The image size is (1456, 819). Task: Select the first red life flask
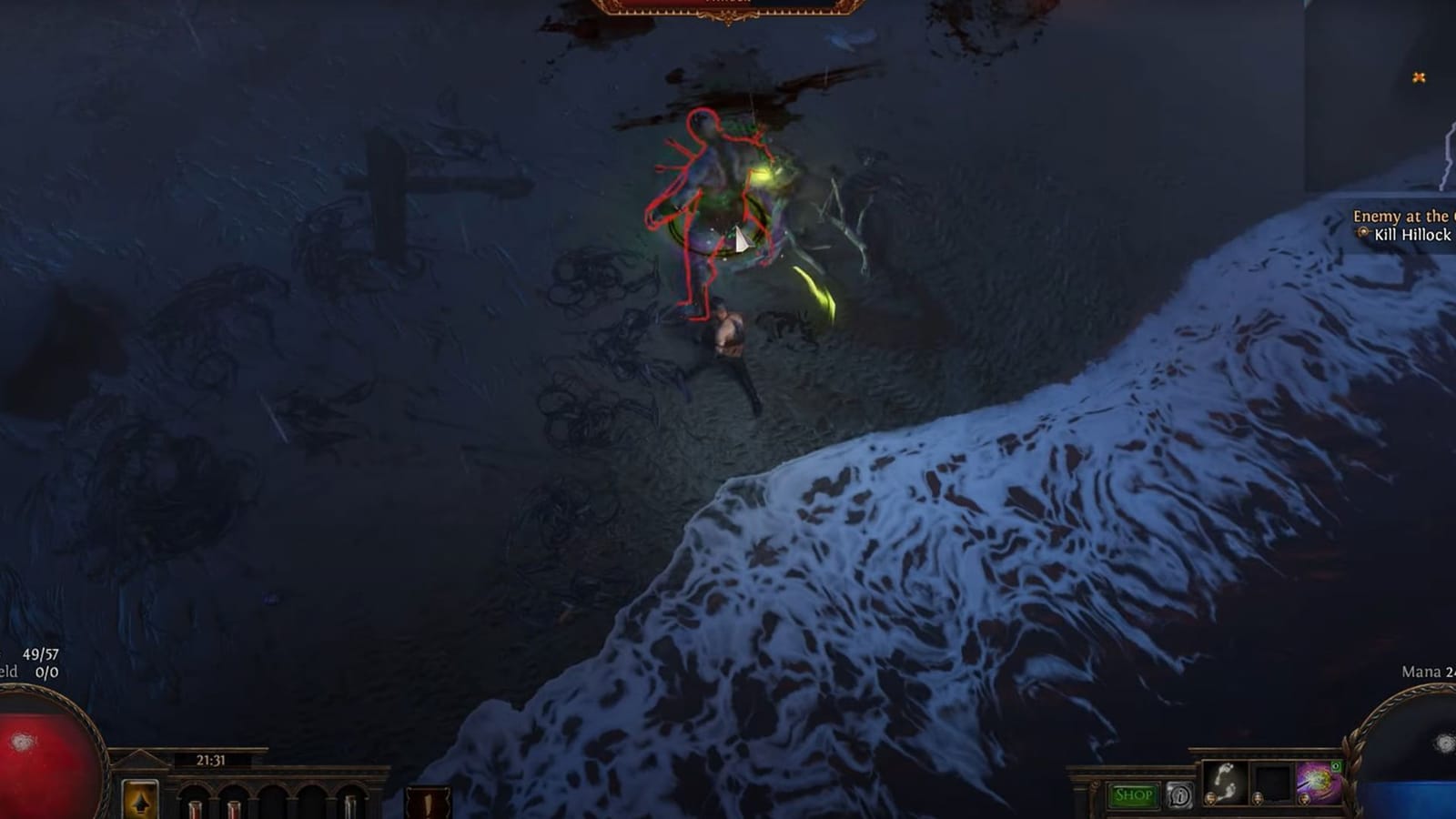point(196,810)
